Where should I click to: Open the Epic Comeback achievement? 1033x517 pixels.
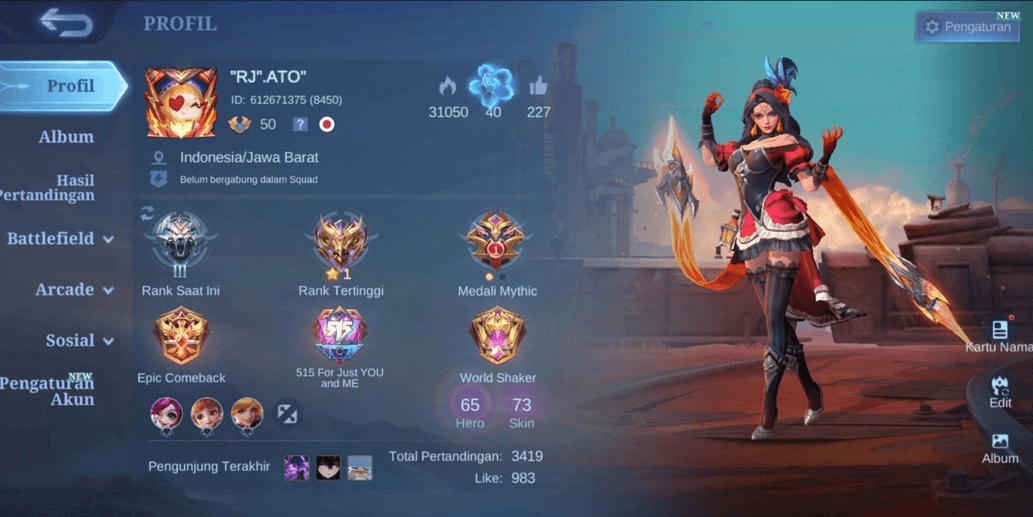click(181, 338)
